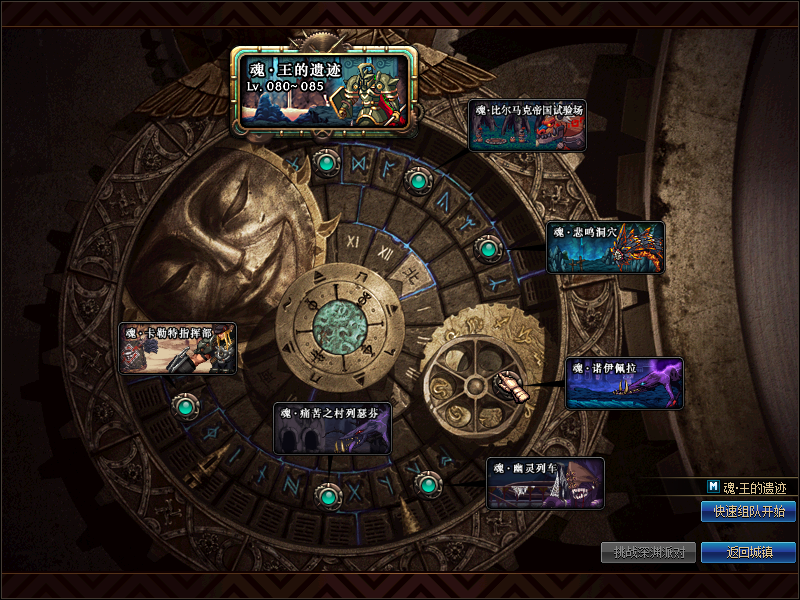Click the teal node linked to 魂·比尔马克帝国试验场

(x=418, y=181)
